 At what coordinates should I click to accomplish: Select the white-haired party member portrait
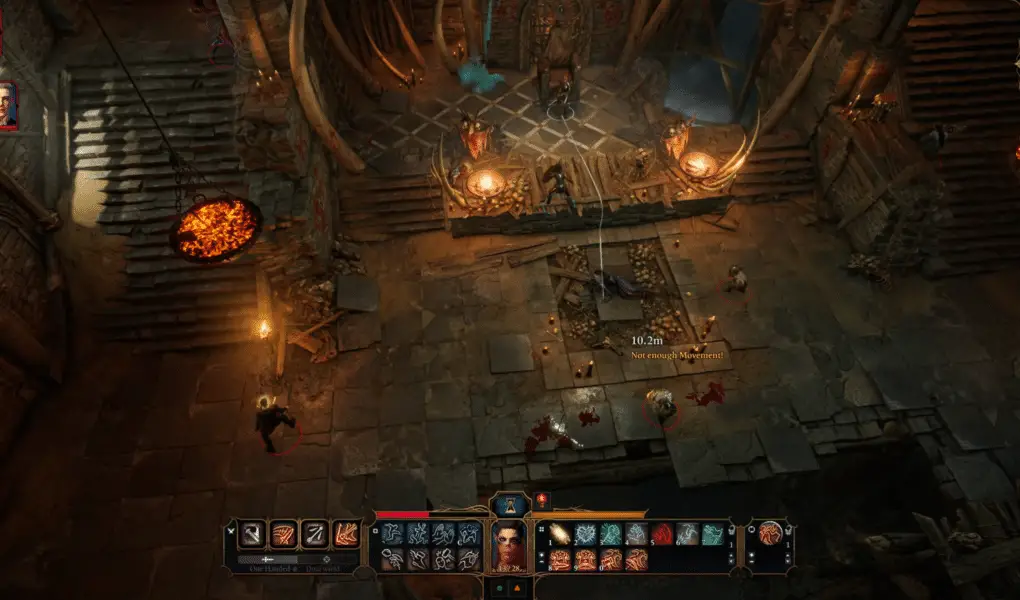7,105
